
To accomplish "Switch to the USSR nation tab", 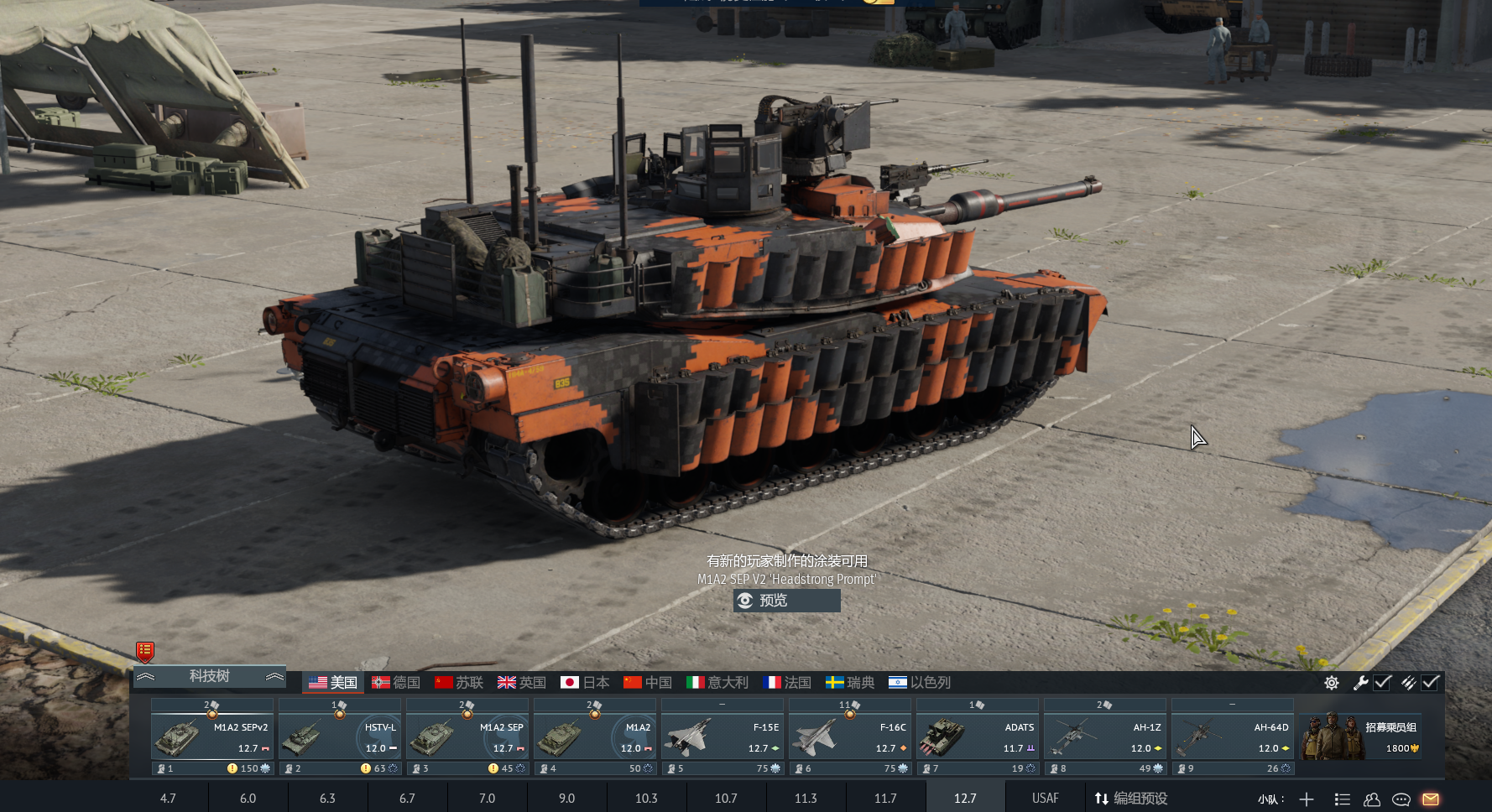I will [x=459, y=683].
